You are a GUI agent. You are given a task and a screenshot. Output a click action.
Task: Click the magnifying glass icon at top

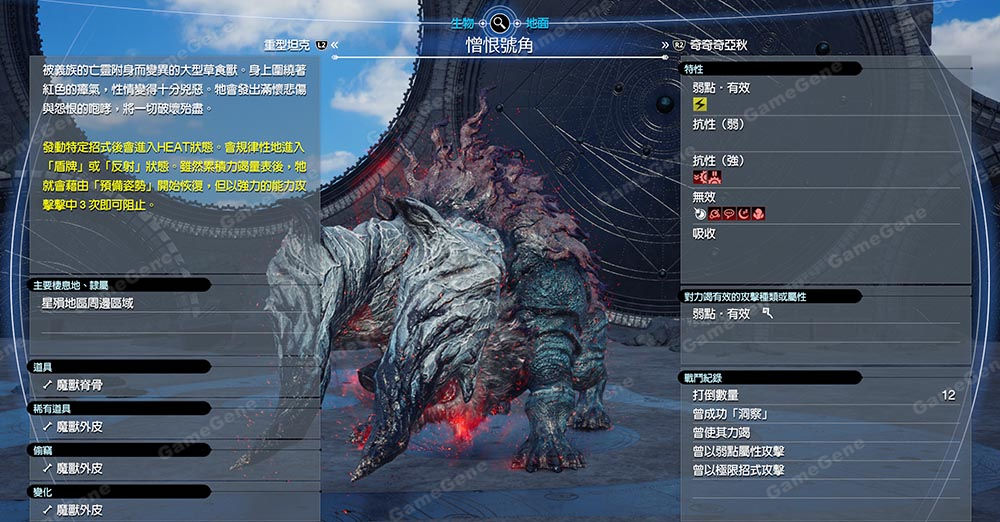click(x=498, y=22)
